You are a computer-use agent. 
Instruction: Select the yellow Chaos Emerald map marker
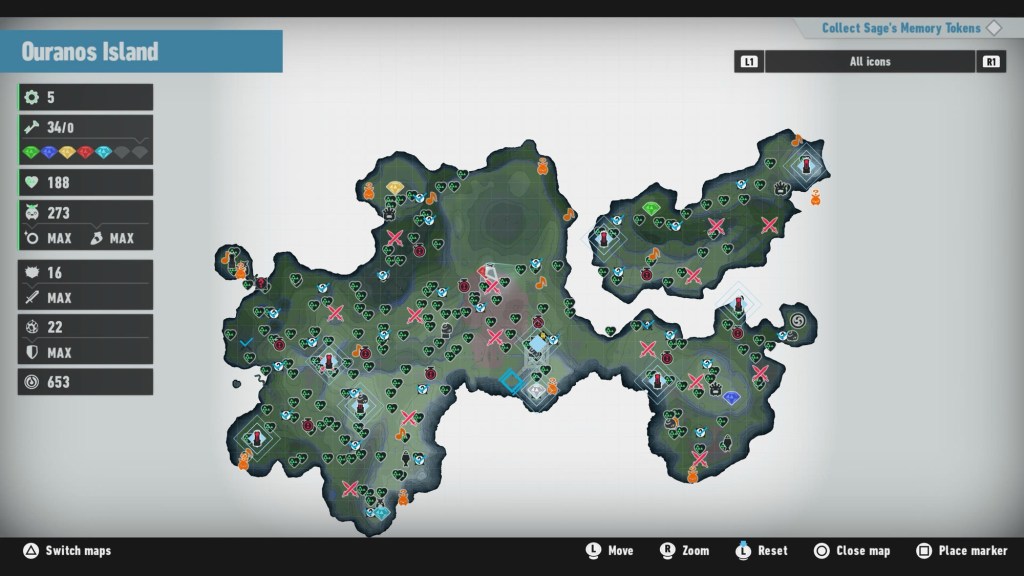point(395,188)
